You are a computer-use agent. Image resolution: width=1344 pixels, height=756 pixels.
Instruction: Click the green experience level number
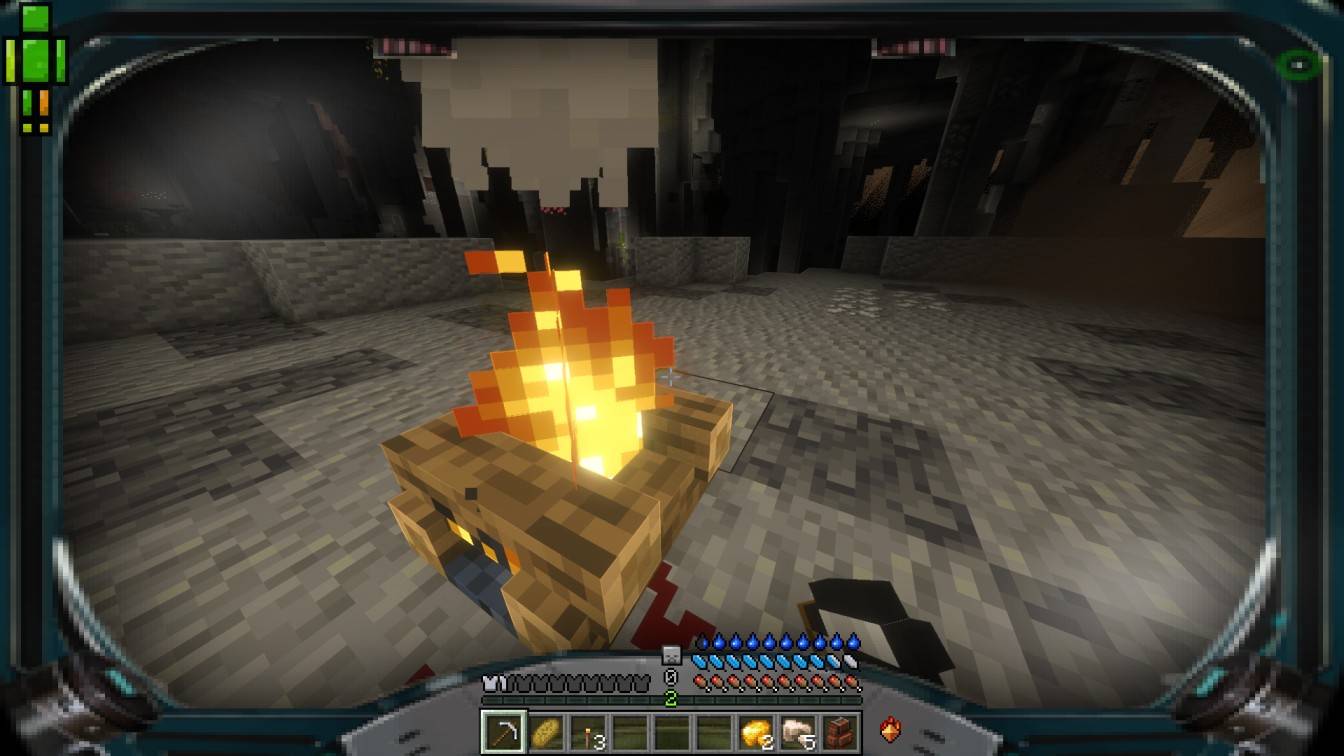pos(672,696)
